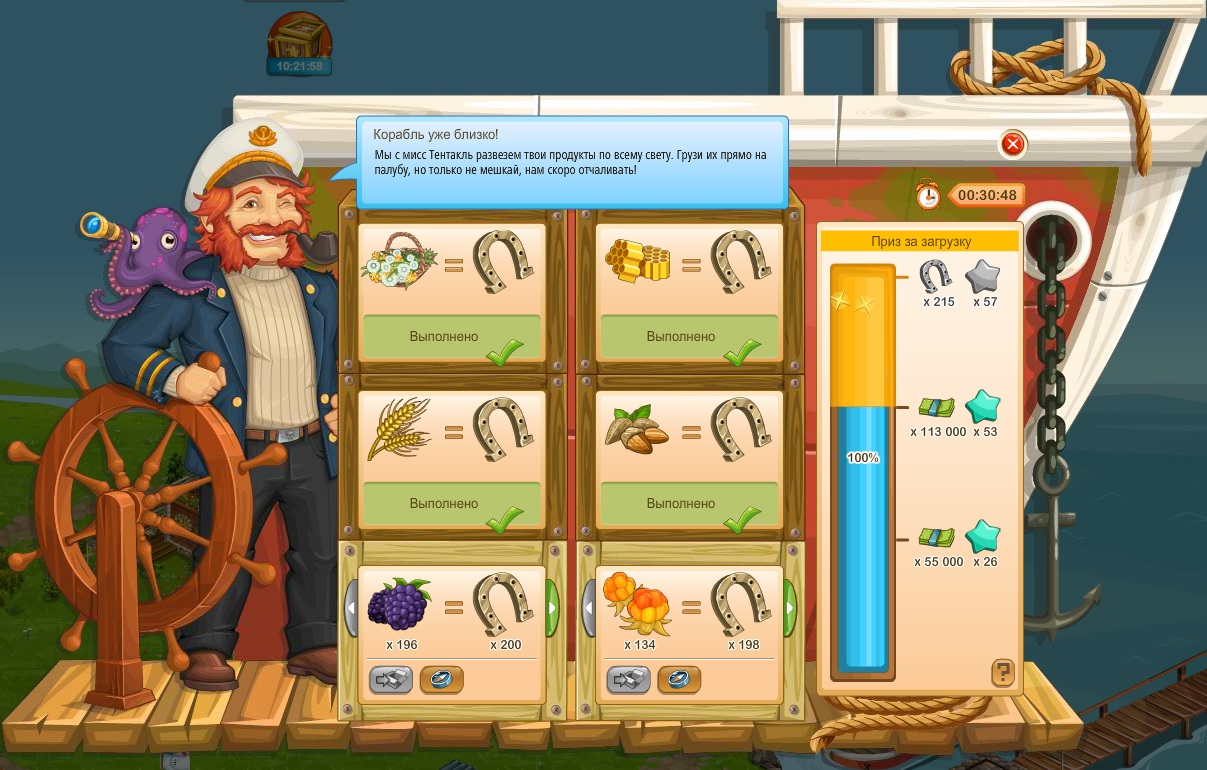The width and height of the screenshot is (1207, 770).
Task: Click the compass button under cloudberries
Action: [679, 680]
